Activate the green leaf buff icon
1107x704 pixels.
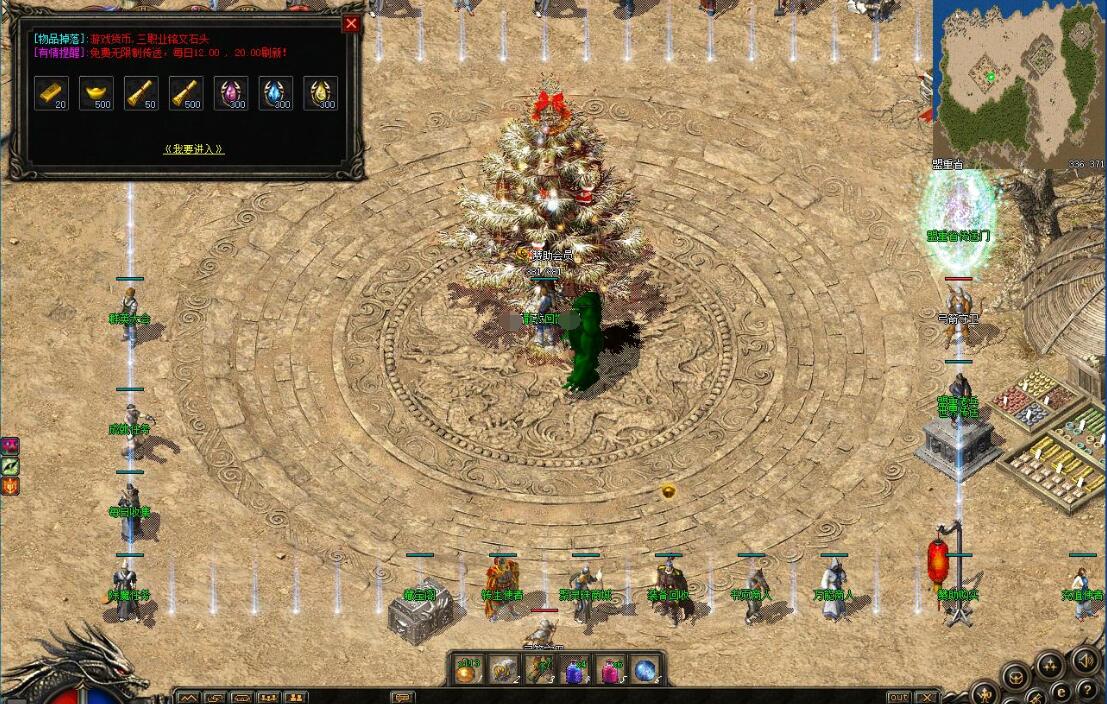coord(10,466)
